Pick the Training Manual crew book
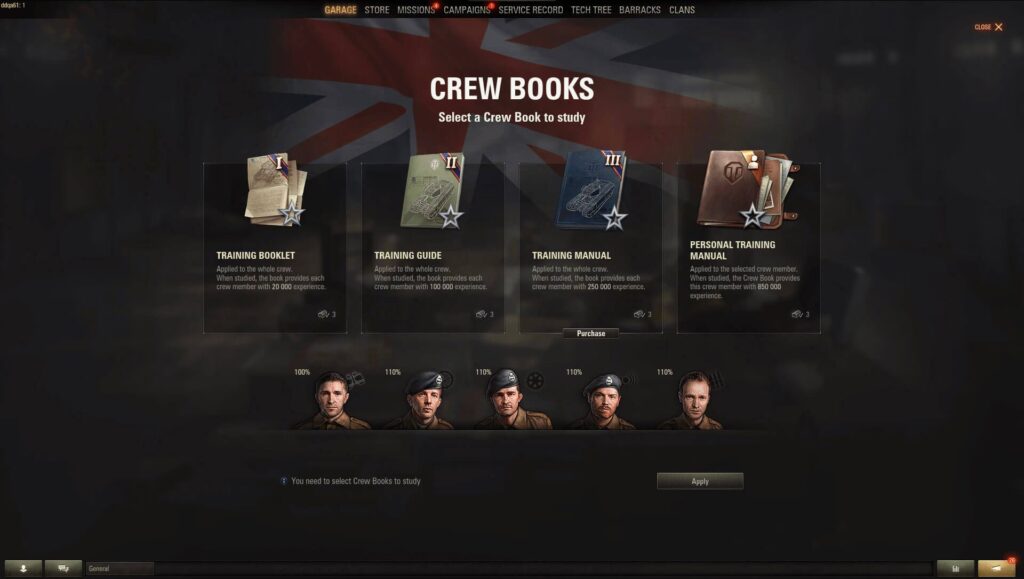 click(x=590, y=247)
